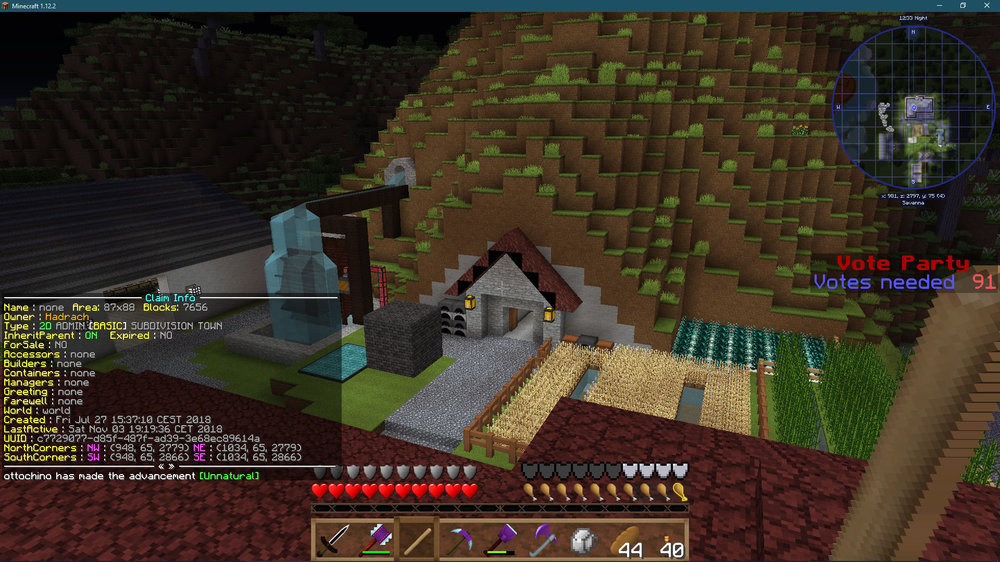This screenshot has width=1000, height=562.
Task: Pick the purple hoe in the hotbar
Action: pos(542,540)
